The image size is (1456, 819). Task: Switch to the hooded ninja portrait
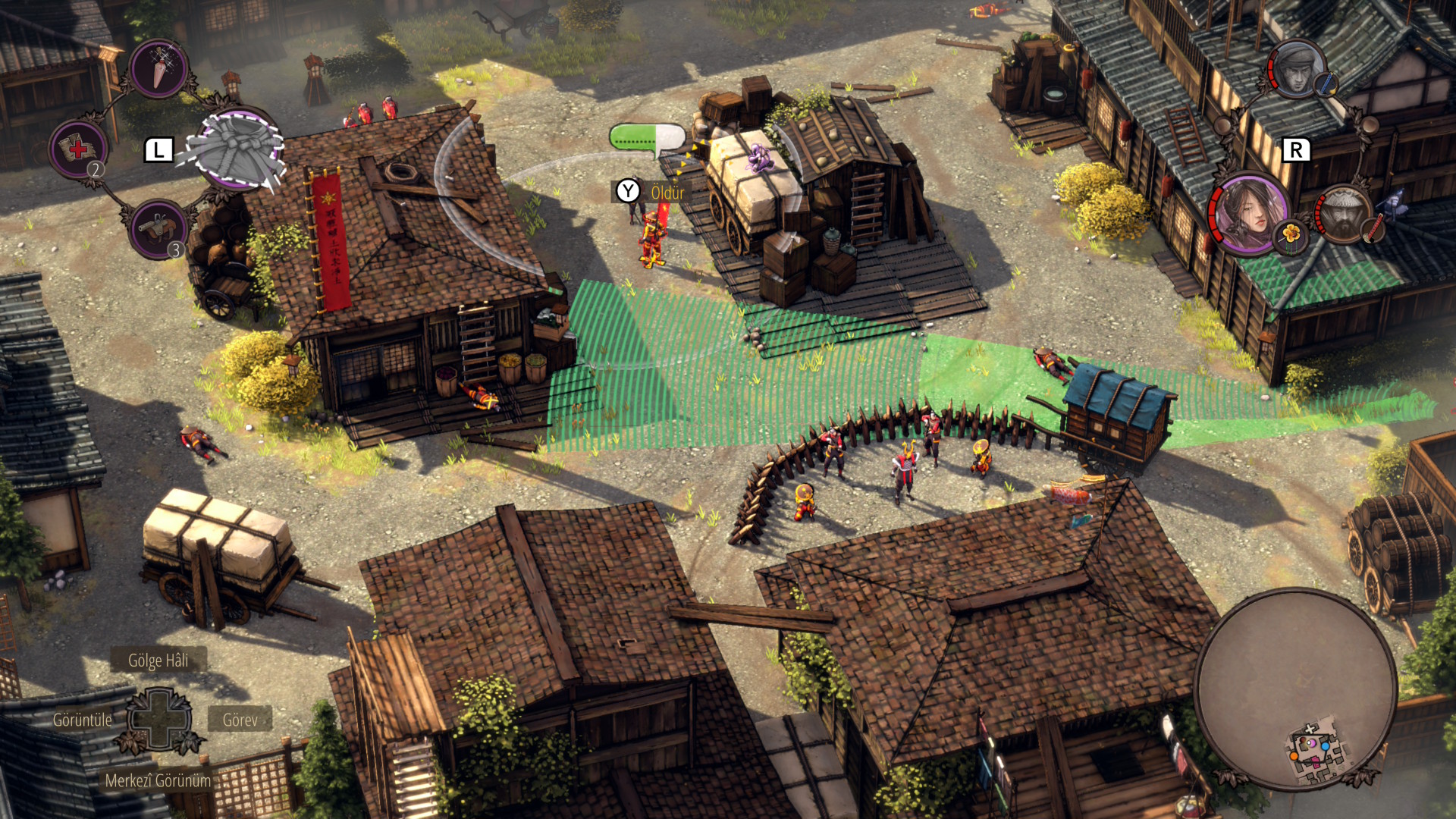pyautogui.click(x=1295, y=69)
